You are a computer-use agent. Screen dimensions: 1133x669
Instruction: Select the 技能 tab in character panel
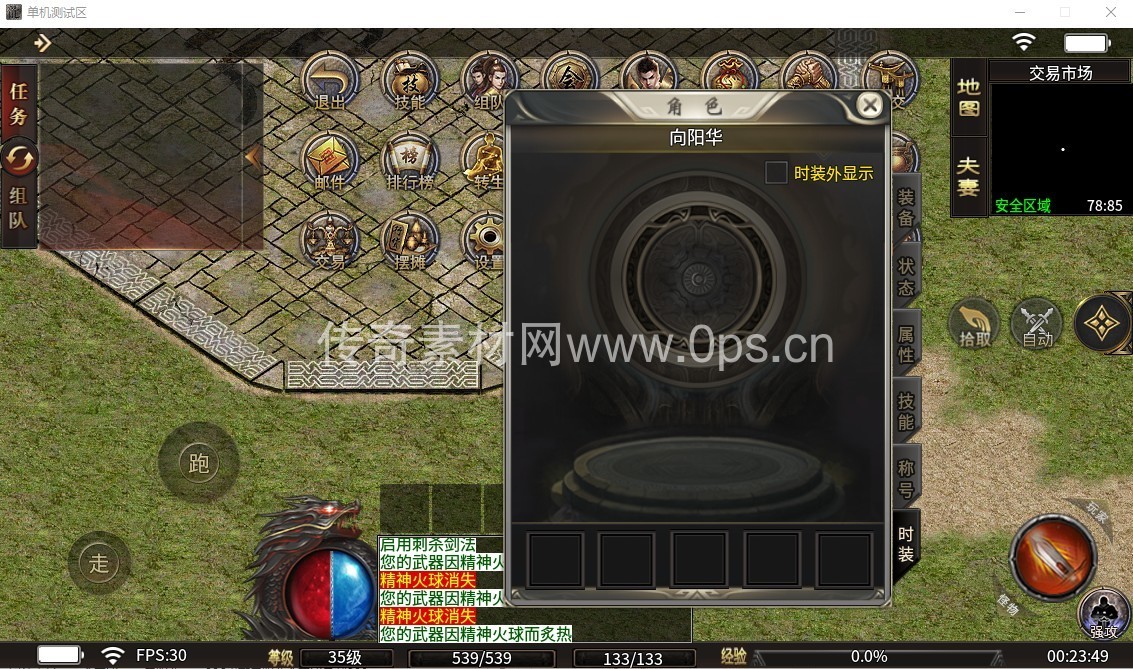coord(905,411)
